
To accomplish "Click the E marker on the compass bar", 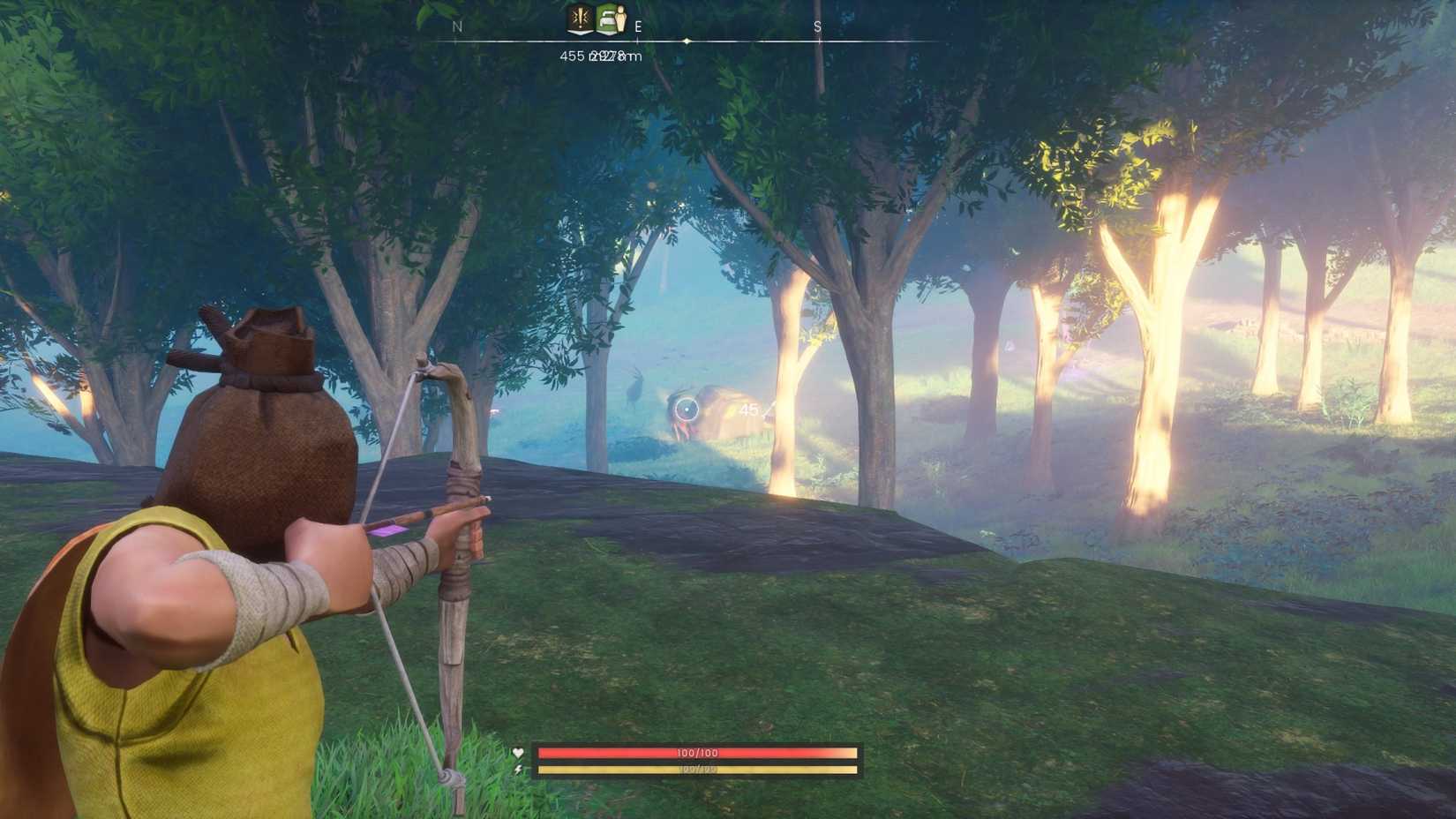I will pos(638,26).
